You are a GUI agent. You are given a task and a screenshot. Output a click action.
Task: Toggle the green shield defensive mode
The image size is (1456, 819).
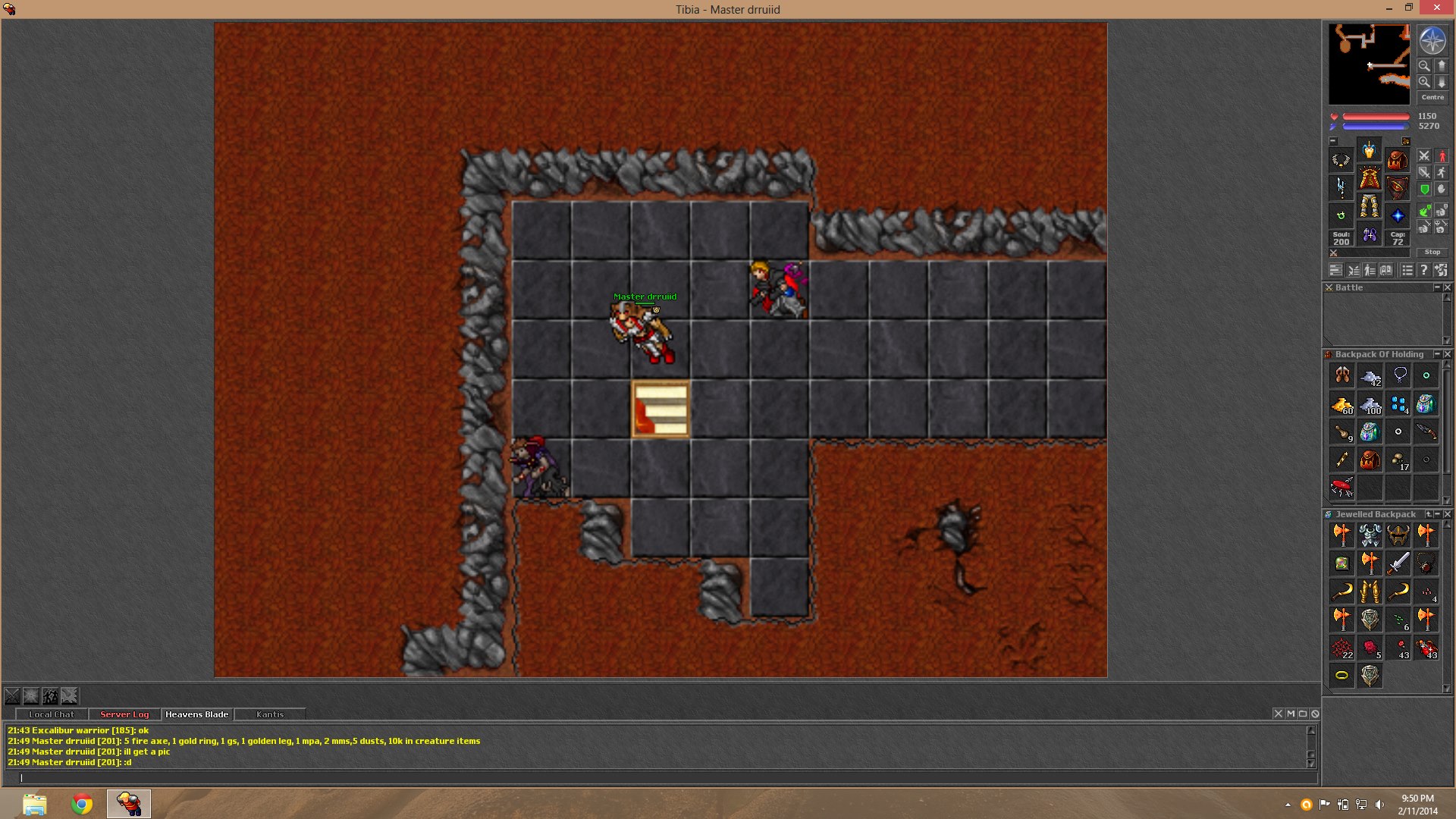coord(1425,190)
